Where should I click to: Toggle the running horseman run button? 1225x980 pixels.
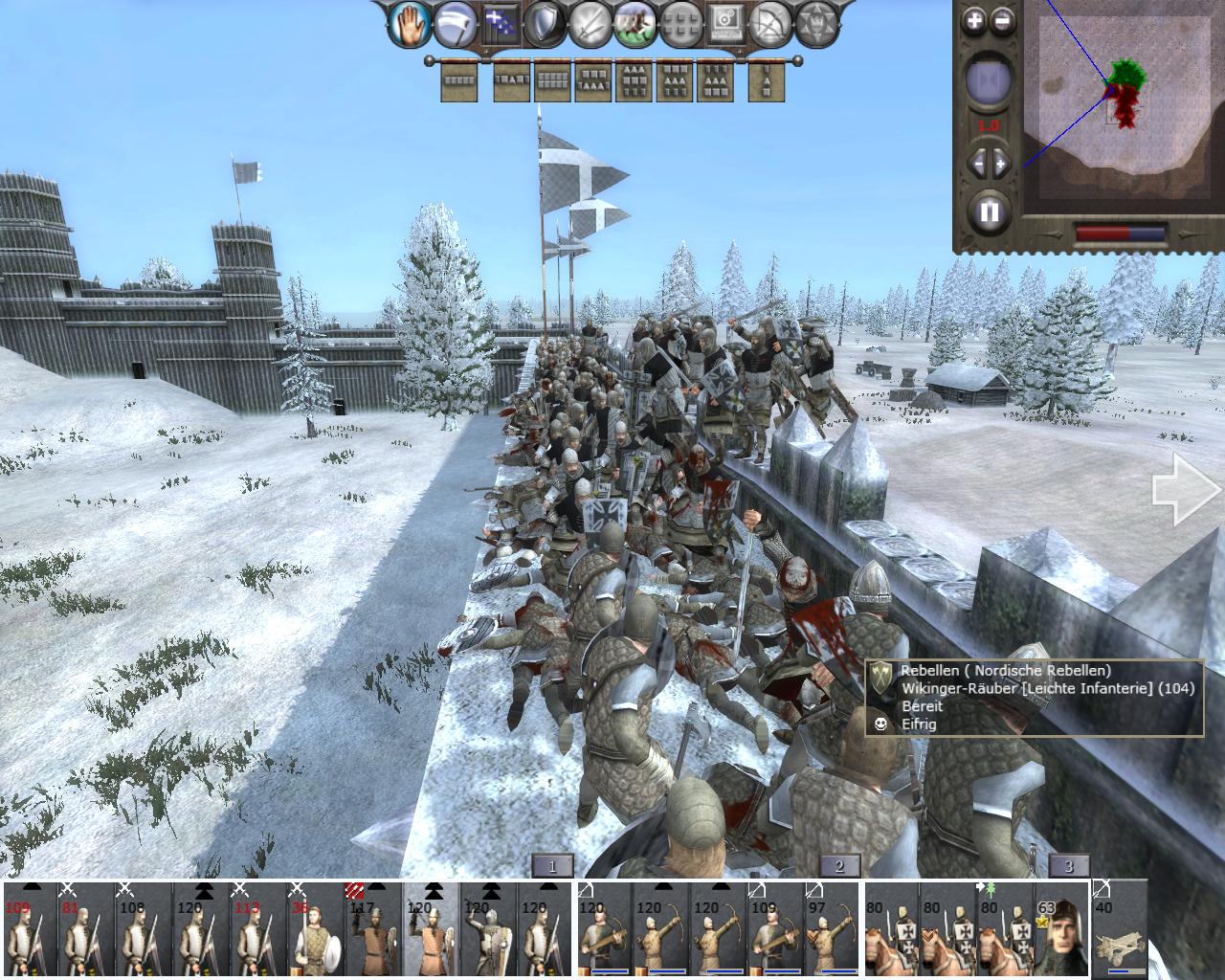[635, 25]
